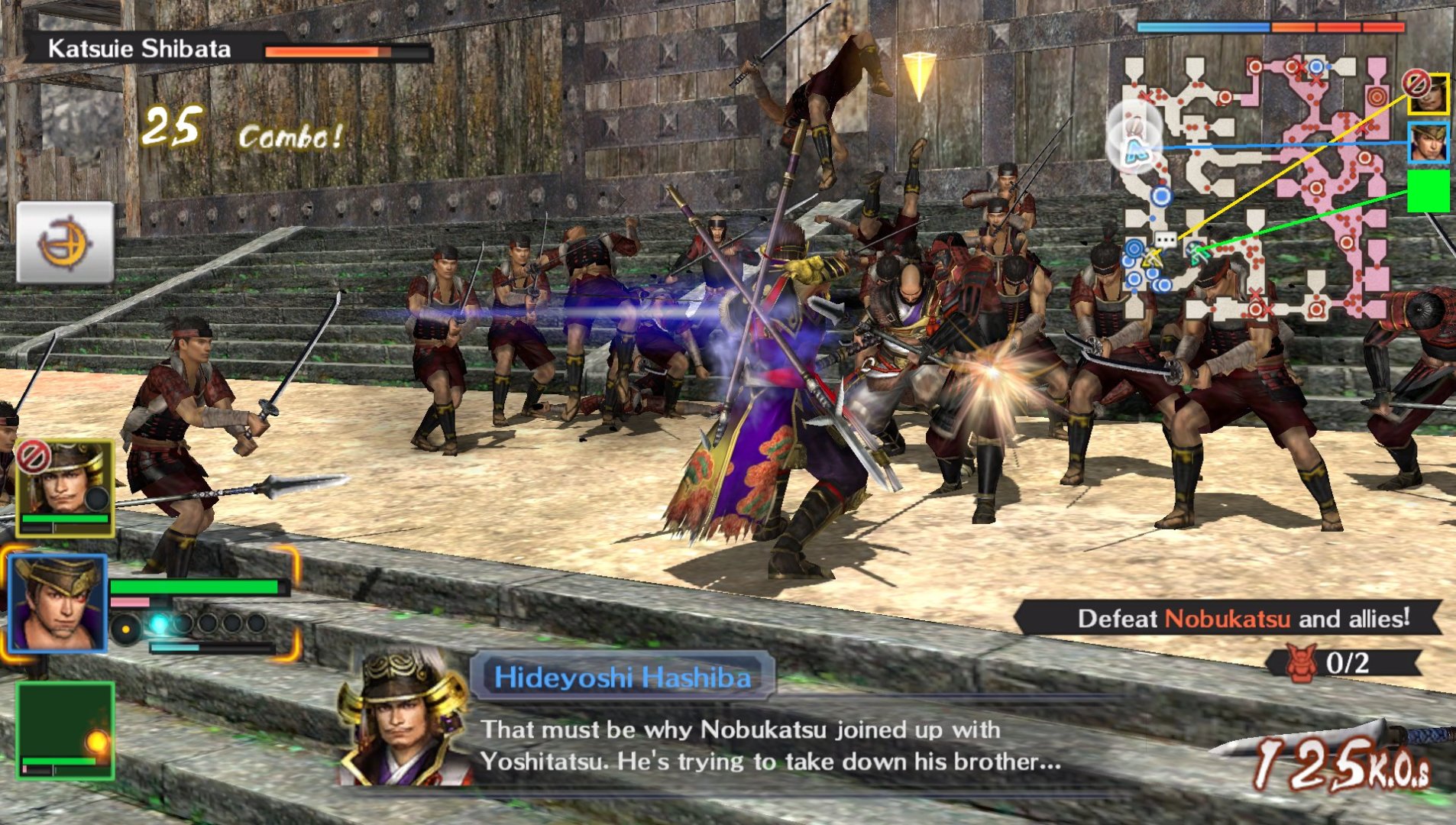Select the yellow-framed portrait beside the minimap

[x=1428, y=93]
